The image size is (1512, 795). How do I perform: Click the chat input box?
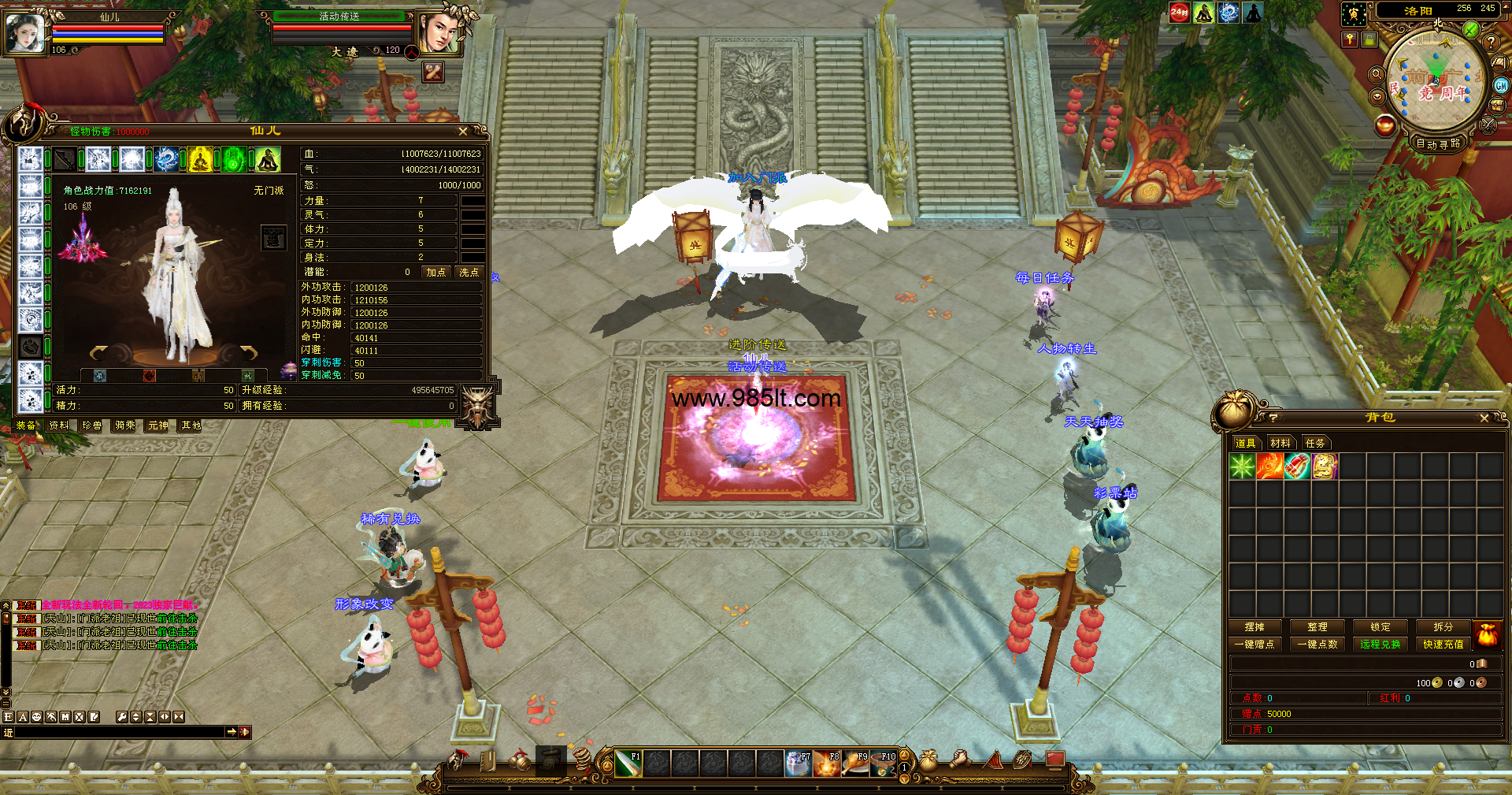(120, 732)
